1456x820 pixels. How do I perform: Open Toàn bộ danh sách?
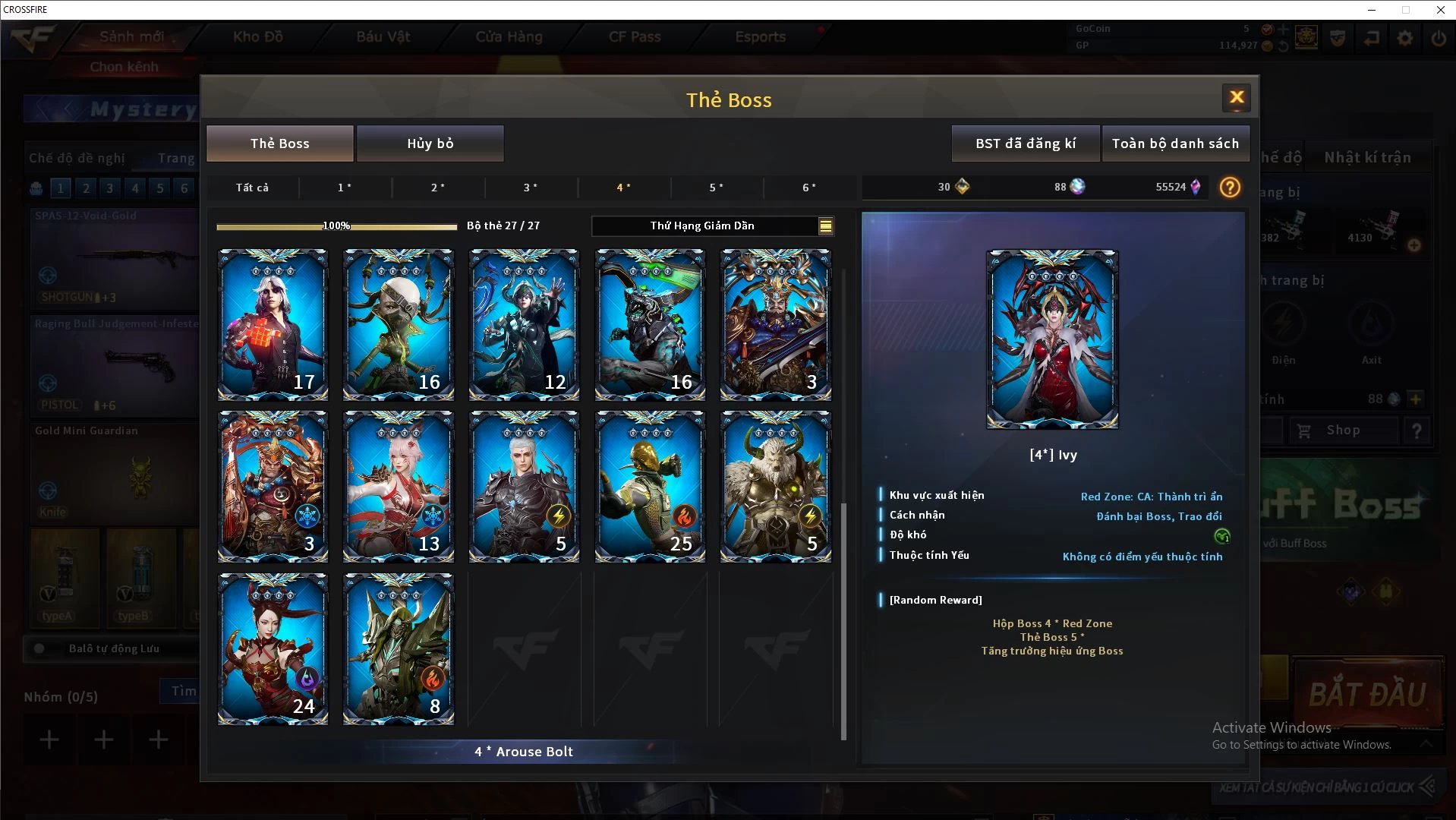pyautogui.click(x=1174, y=143)
